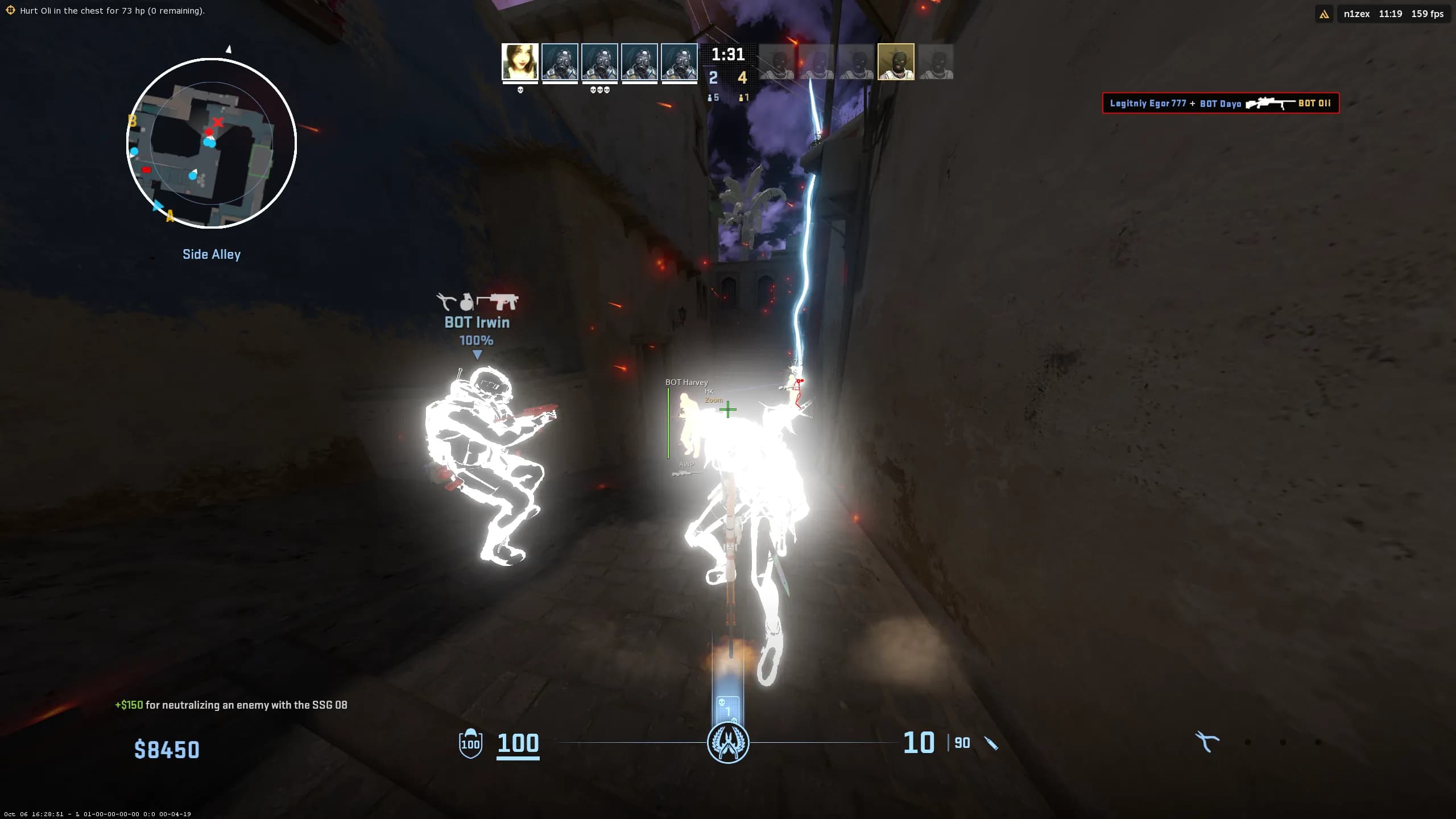Click the armor helmet icon
The height and width of the screenshot is (819, 1456).
[470, 743]
